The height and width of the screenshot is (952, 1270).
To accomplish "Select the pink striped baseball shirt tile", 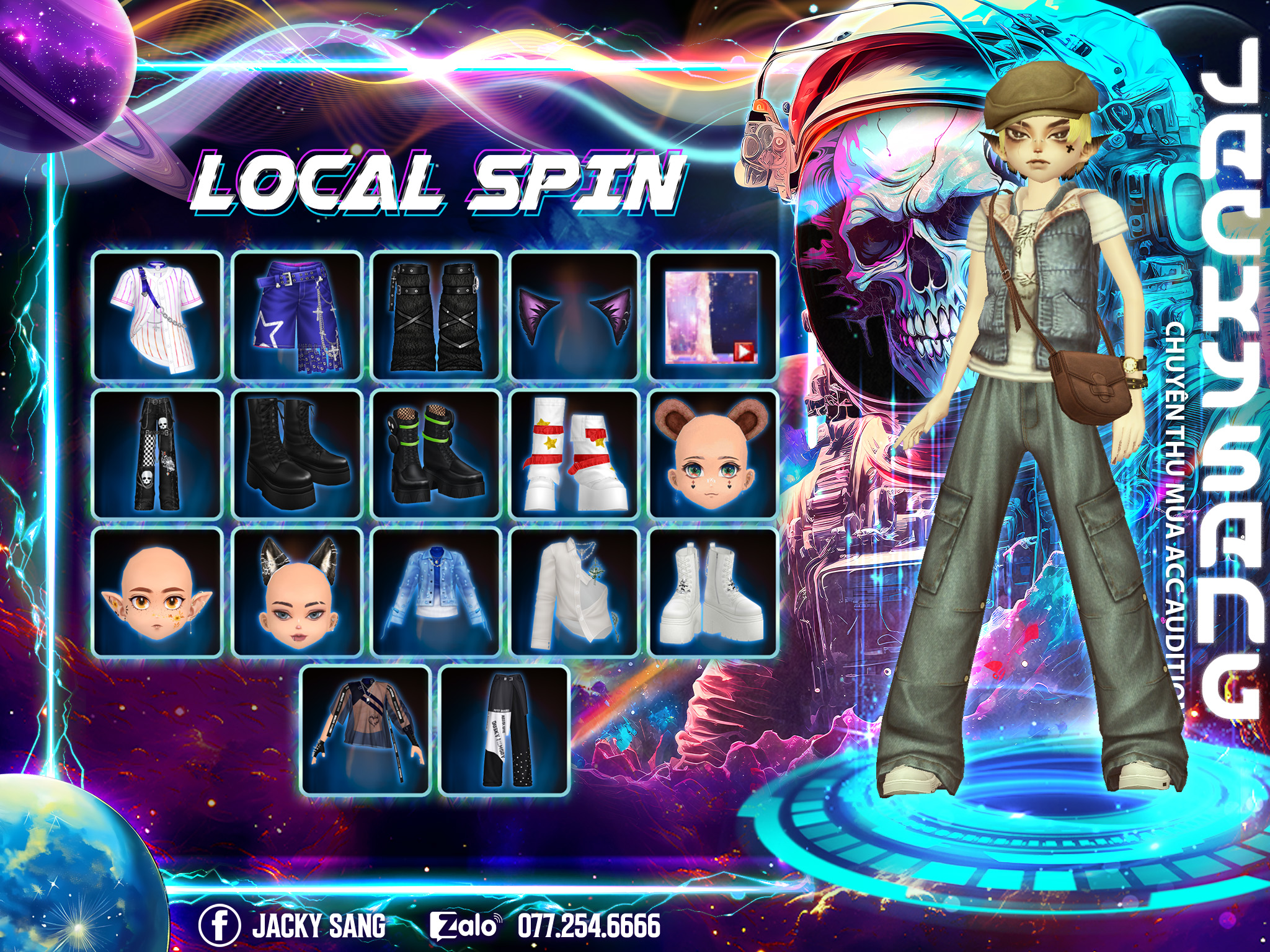I will tap(158, 315).
